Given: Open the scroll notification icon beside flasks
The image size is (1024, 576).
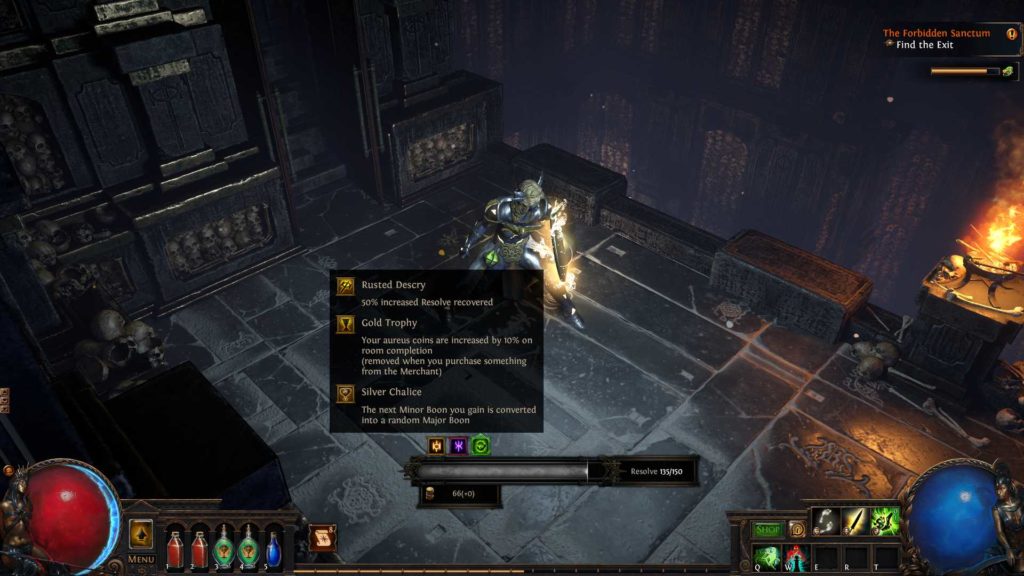Looking at the screenshot, I should [x=322, y=537].
